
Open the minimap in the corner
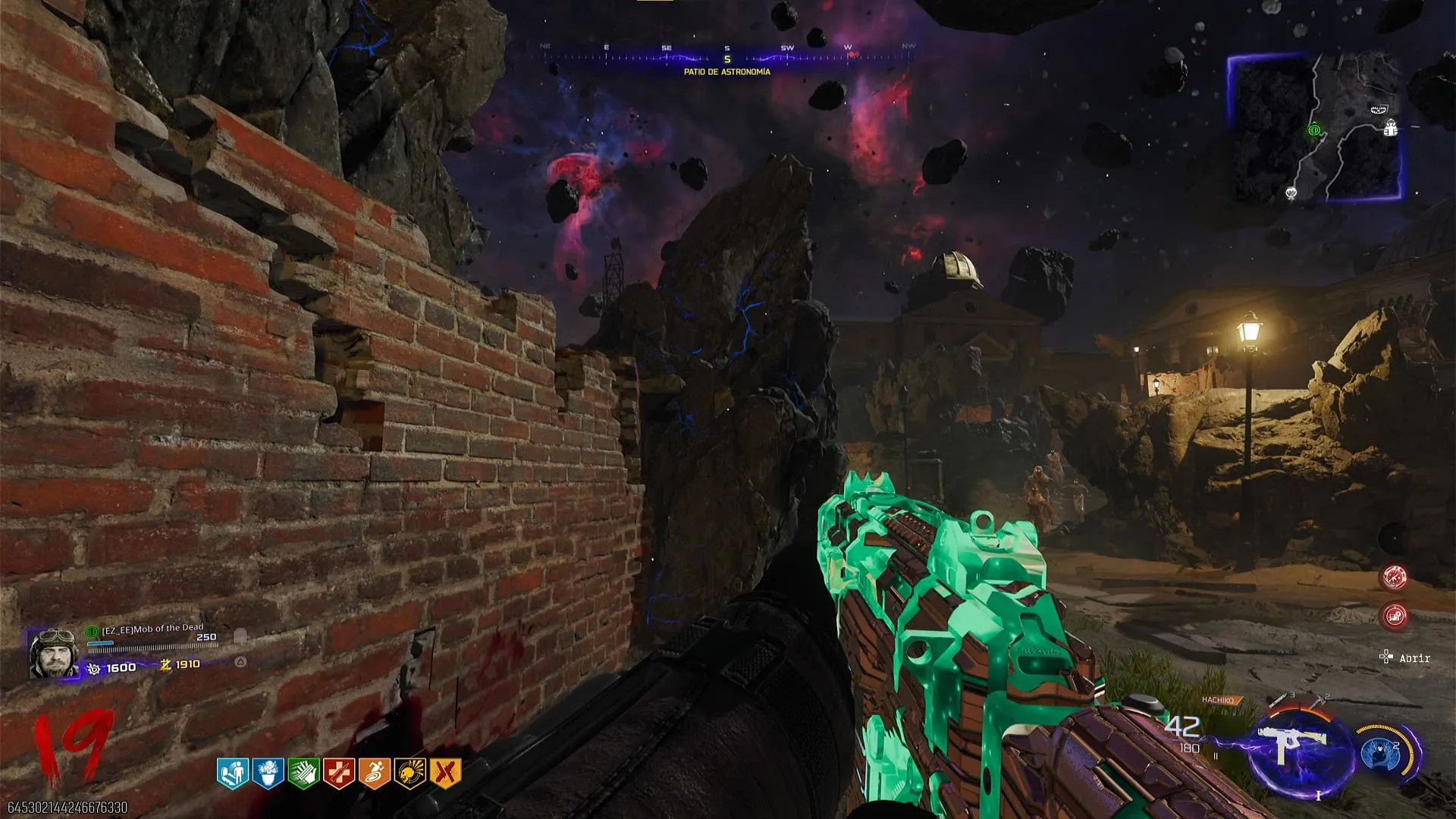(x=1315, y=127)
